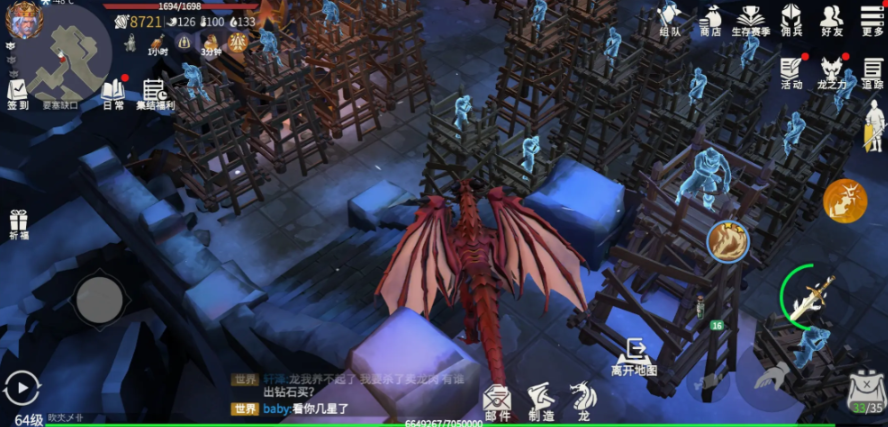Open the 佣兵 mercenary menu
Image resolution: width=888 pixels, height=427 pixels.
[791, 20]
